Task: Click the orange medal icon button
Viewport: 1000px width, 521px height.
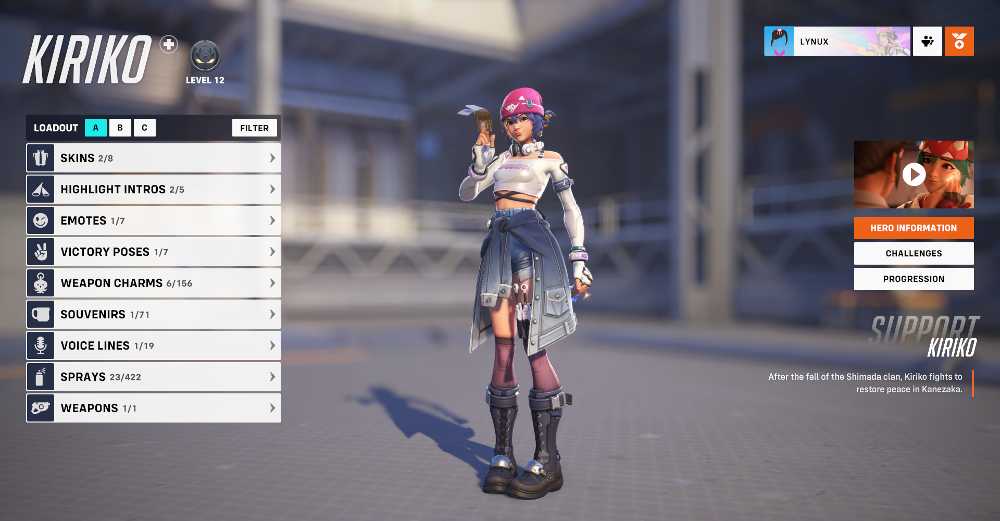Action: pyautogui.click(x=959, y=41)
